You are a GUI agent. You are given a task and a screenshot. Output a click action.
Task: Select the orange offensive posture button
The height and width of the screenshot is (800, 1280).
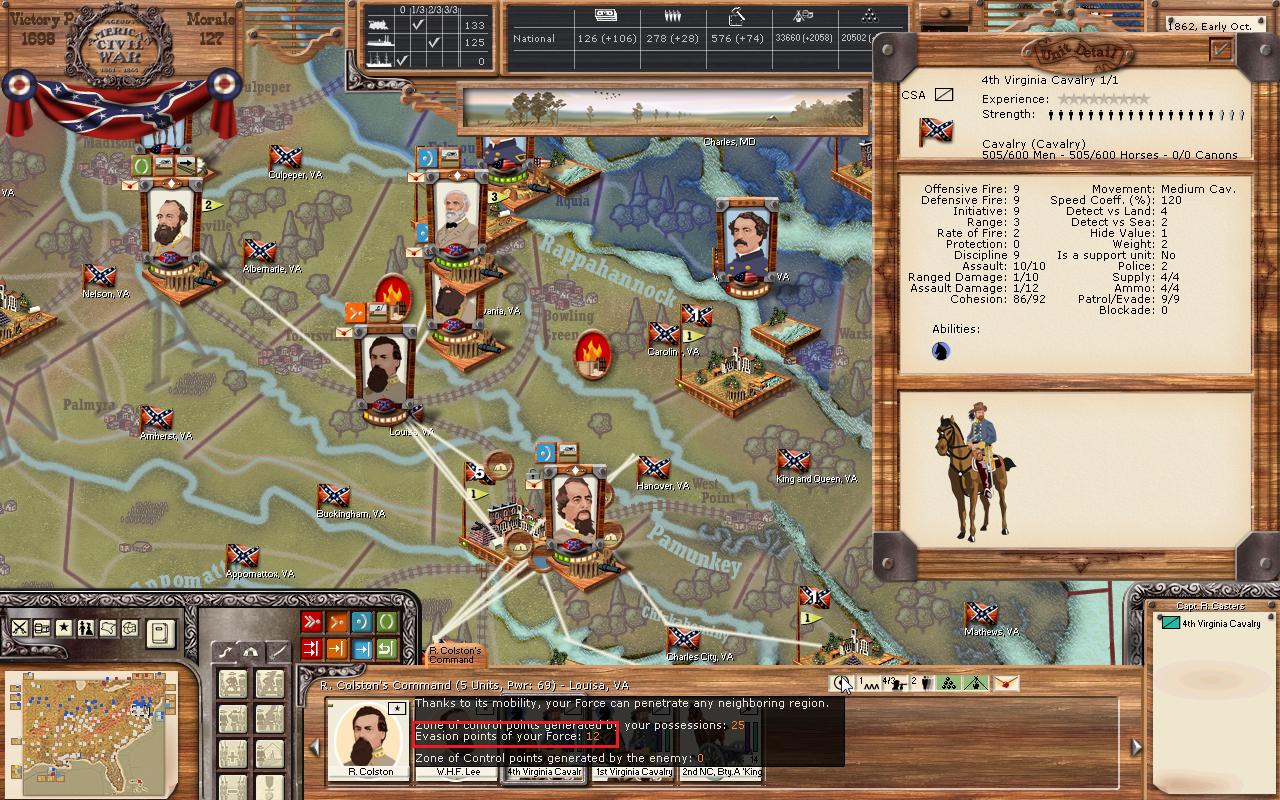(x=336, y=622)
